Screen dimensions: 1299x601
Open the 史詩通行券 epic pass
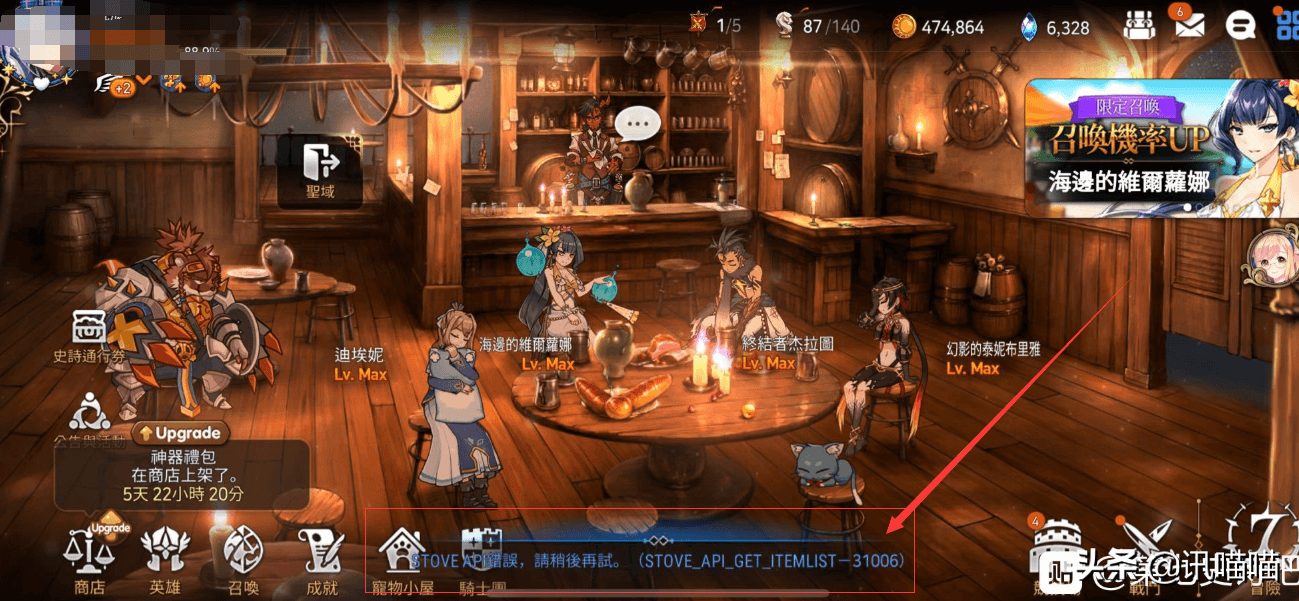[x=90, y=336]
